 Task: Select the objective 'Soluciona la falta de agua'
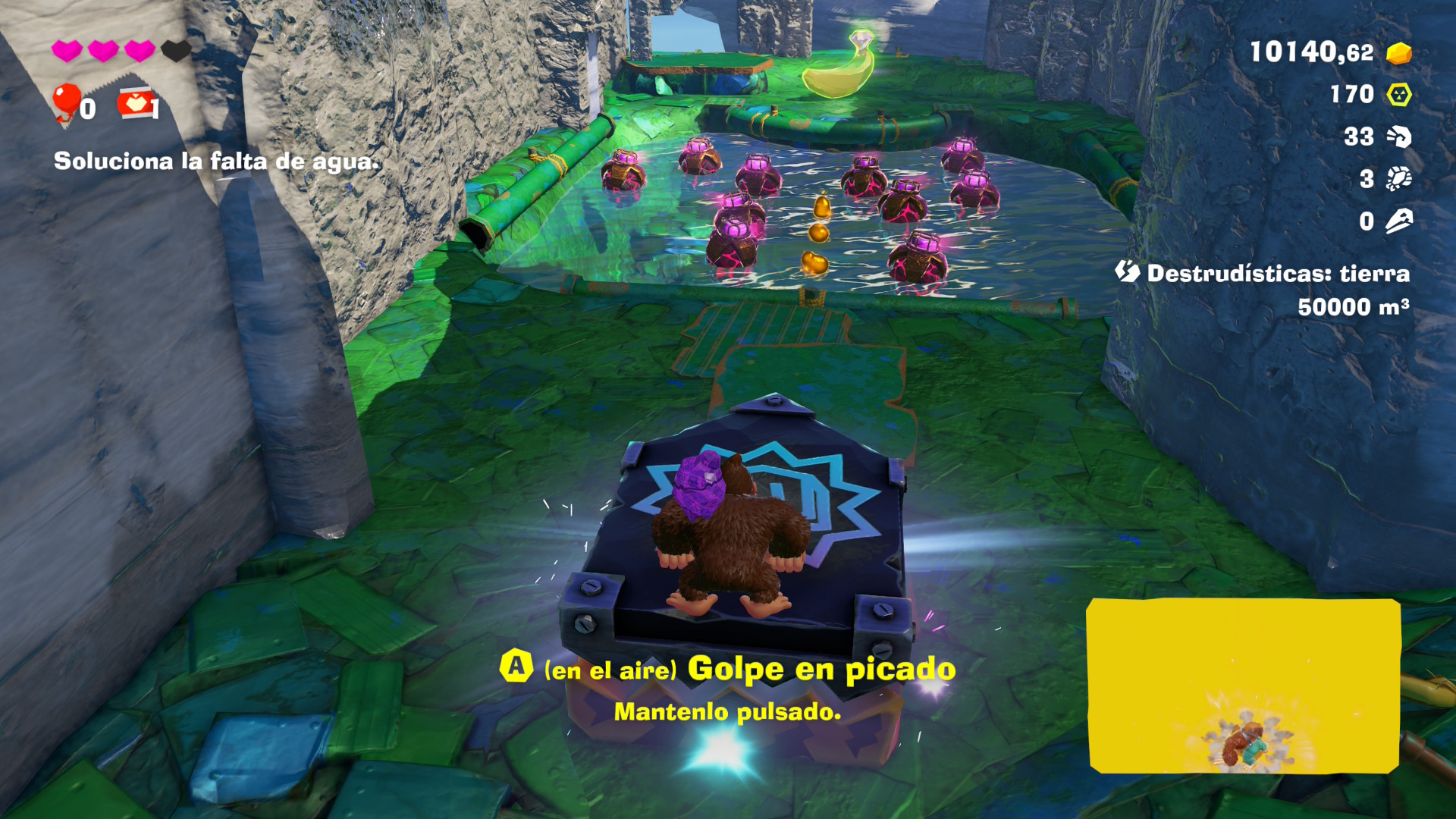[x=216, y=162]
